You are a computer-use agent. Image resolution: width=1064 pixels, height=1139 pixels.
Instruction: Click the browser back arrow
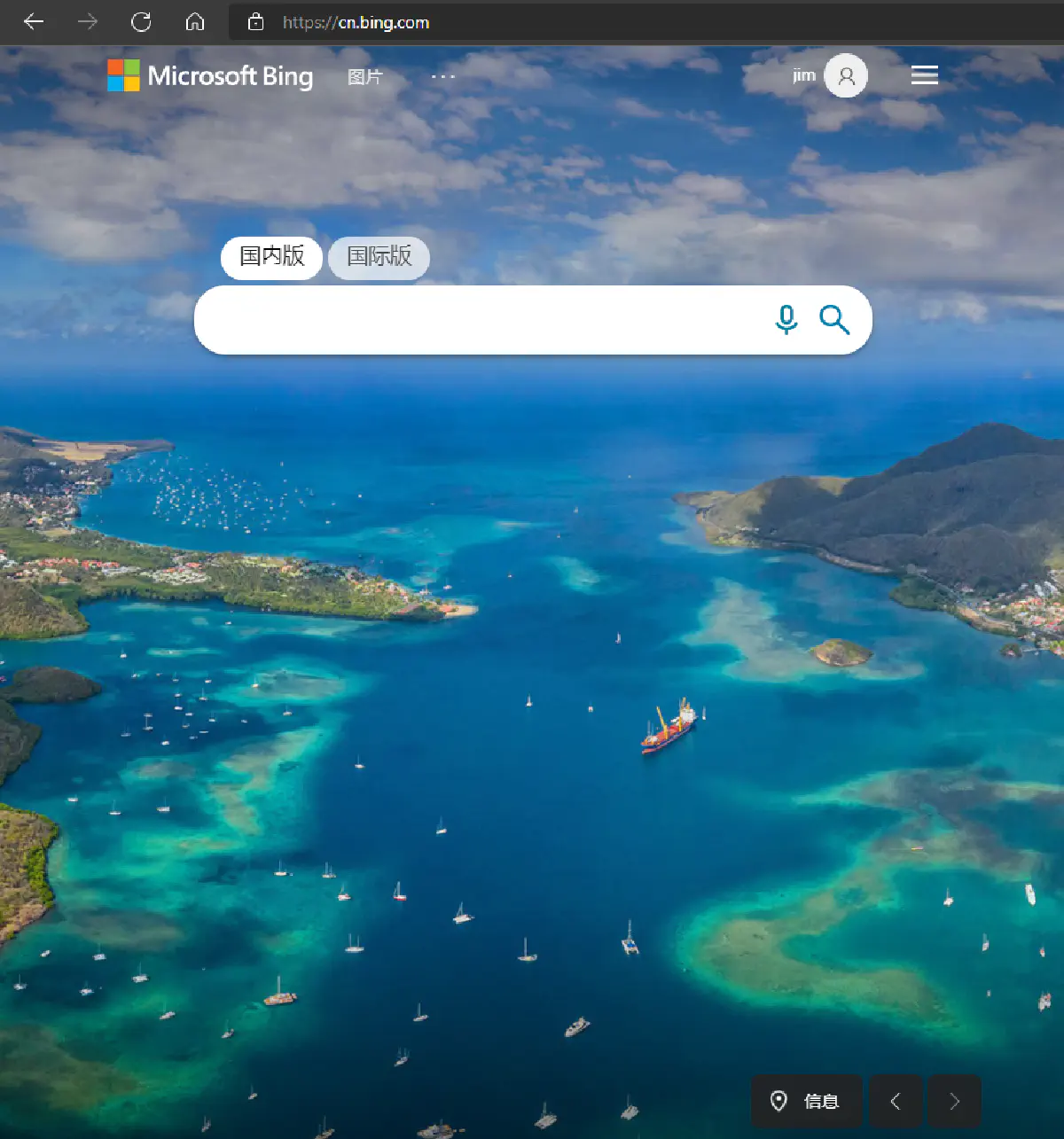pyautogui.click(x=34, y=22)
